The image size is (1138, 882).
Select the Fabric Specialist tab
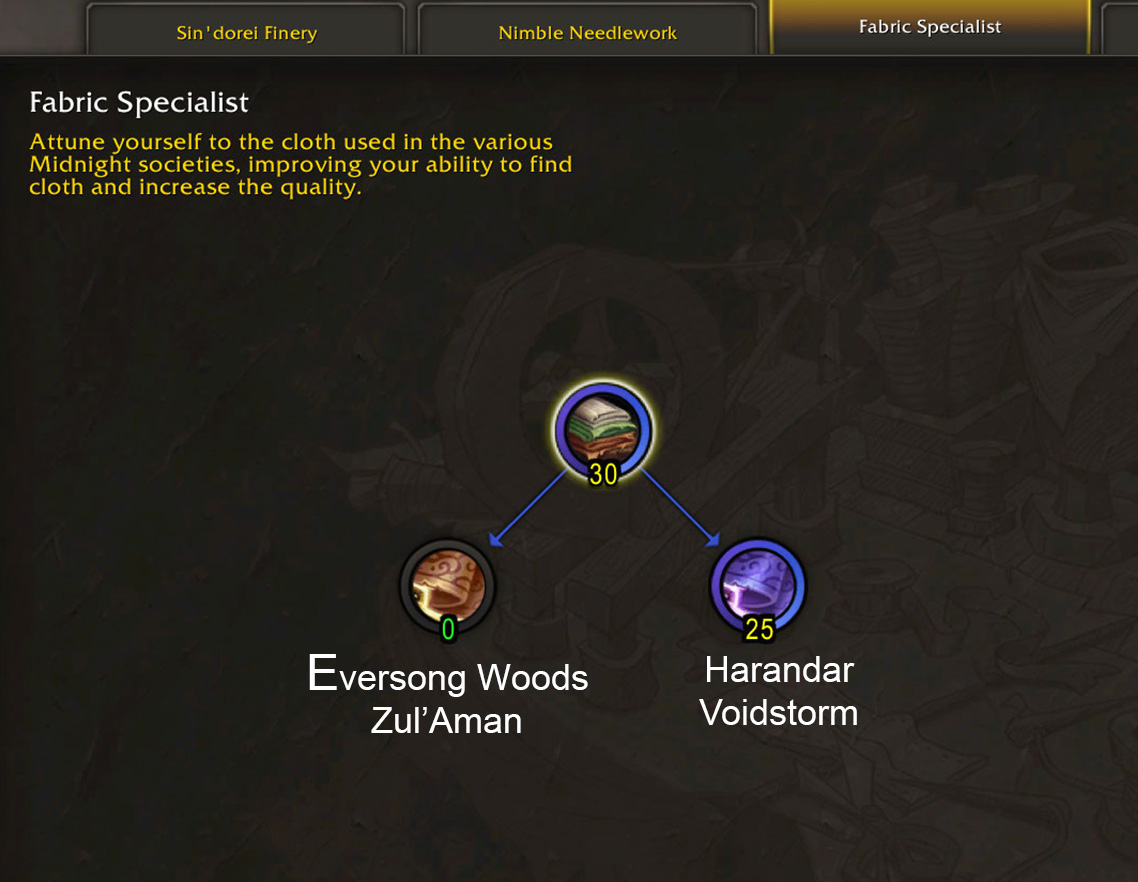[929, 27]
